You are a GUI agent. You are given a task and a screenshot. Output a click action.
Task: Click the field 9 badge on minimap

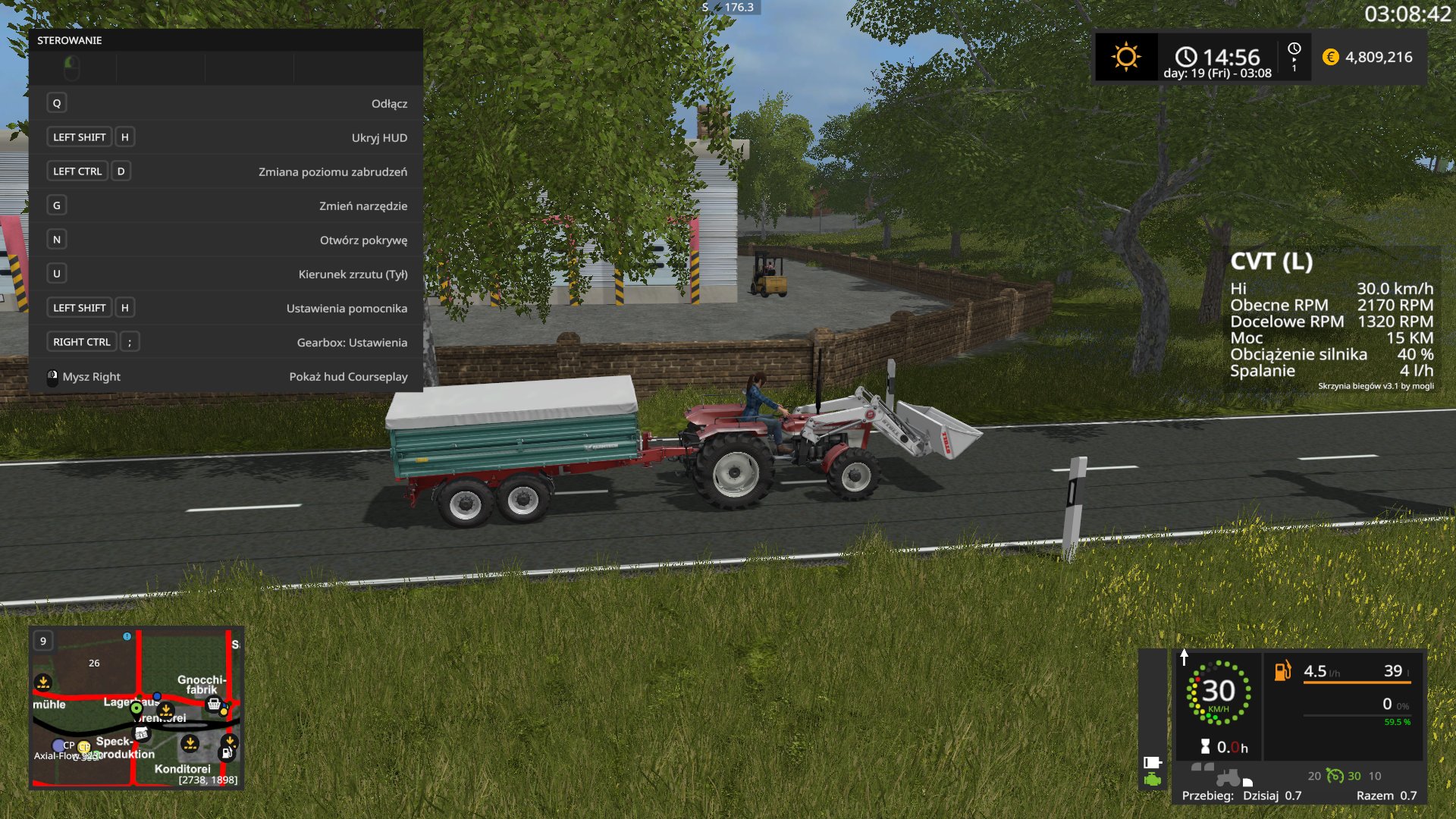point(43,641)
